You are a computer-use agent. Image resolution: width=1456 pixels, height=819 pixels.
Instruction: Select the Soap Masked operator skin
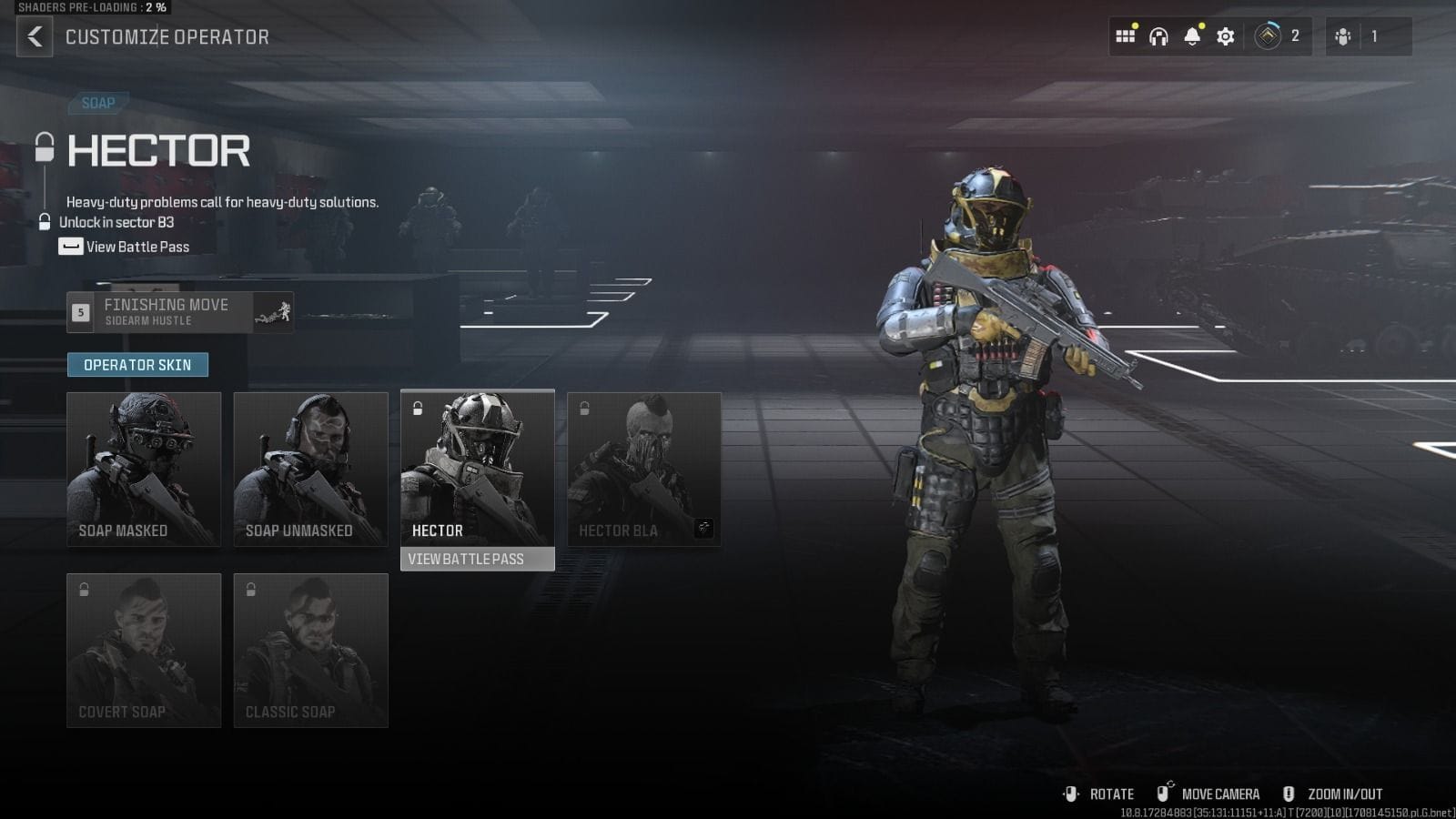tap(144, 469)
